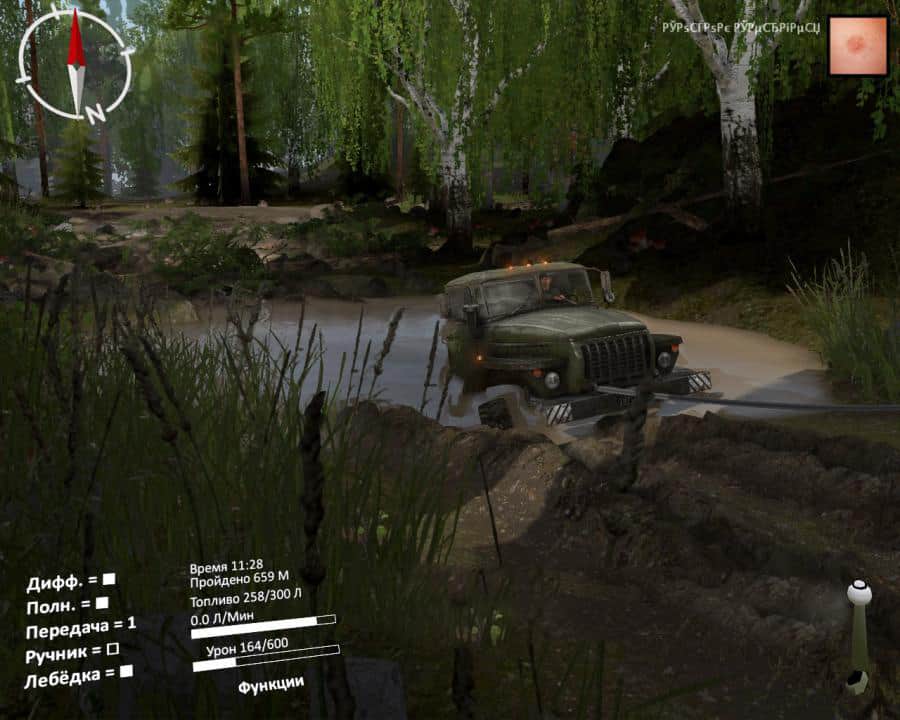Image resolution: width=900 pixels, height=720 pixels.
Task: Toggle the Дифф. differential lock indicator
Action: (109, 579)
